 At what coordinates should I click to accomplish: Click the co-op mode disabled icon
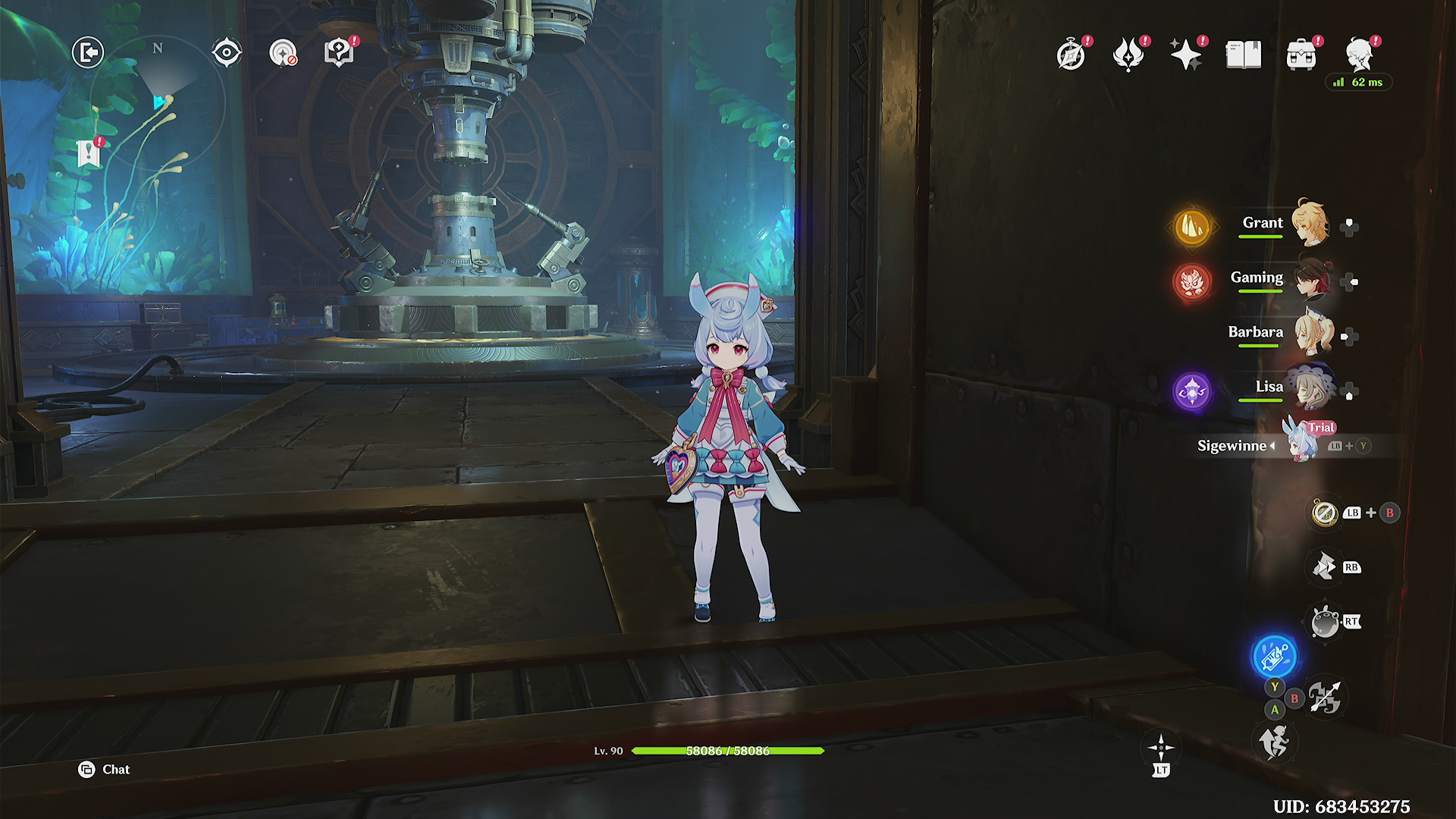pos(283,53)
